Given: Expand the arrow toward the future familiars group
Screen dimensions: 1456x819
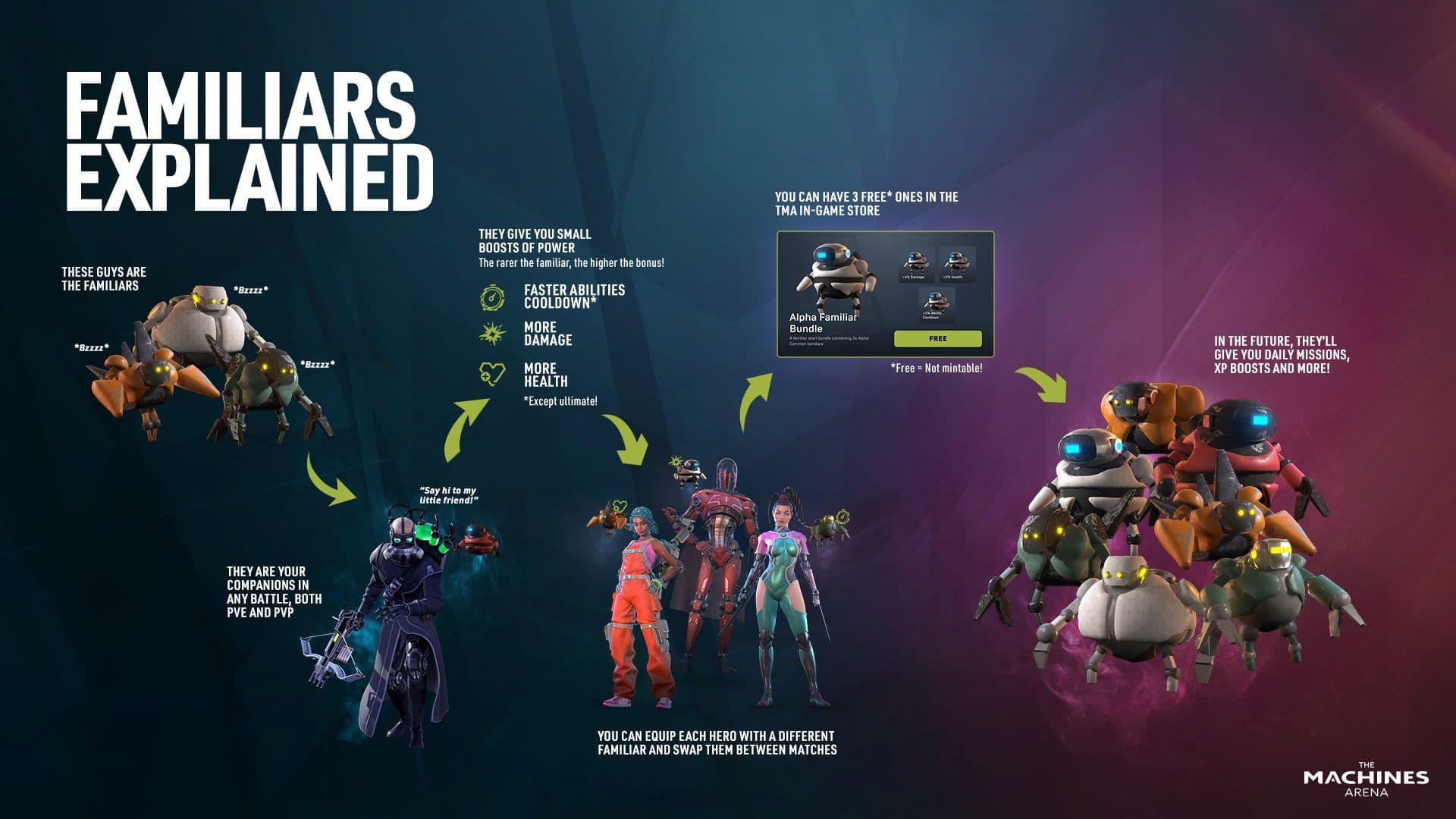Looking at the screenshot, I should (x=1039, y=381).
